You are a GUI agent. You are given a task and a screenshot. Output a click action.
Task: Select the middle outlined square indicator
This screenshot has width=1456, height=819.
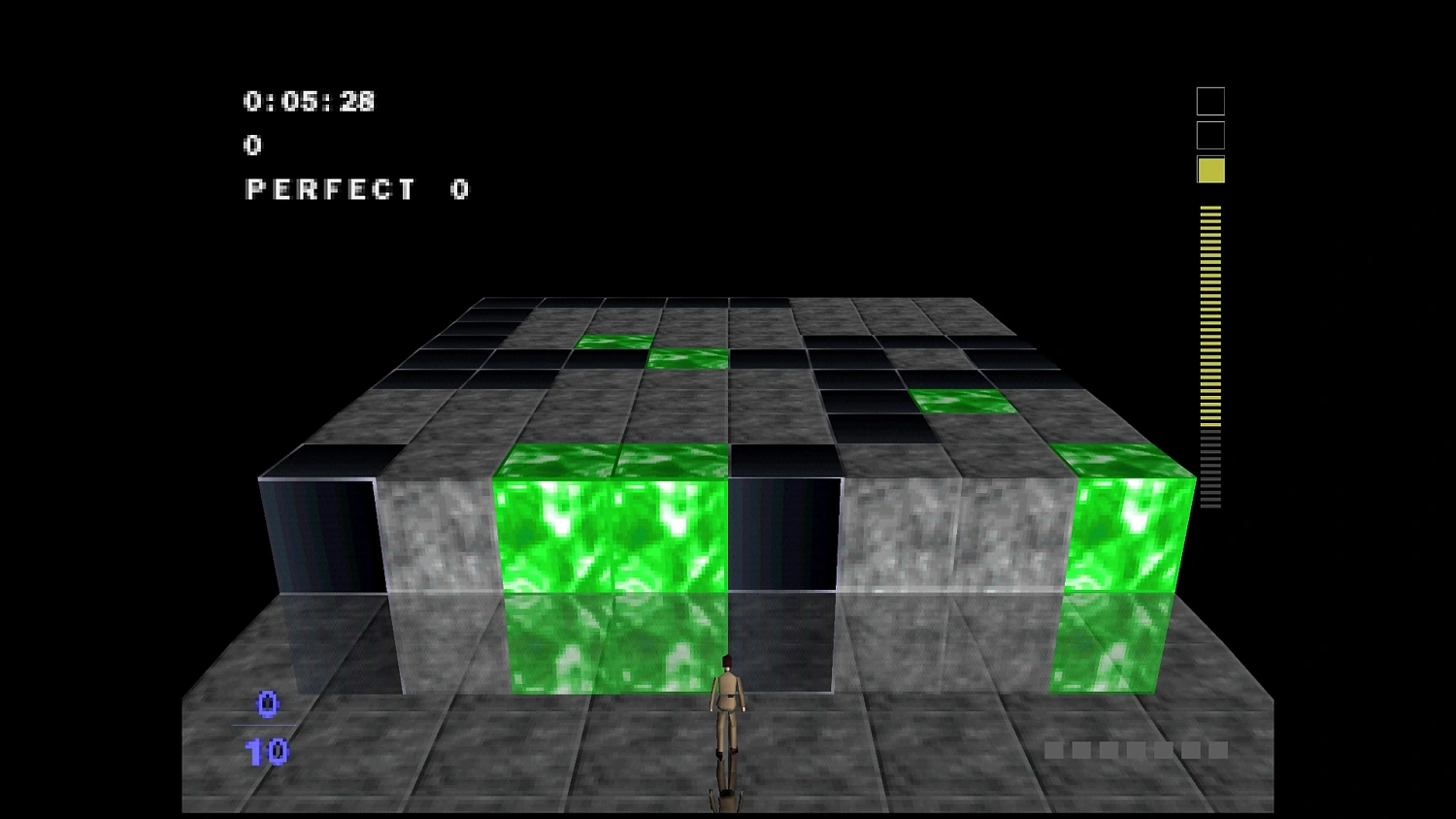point(1208,134)
